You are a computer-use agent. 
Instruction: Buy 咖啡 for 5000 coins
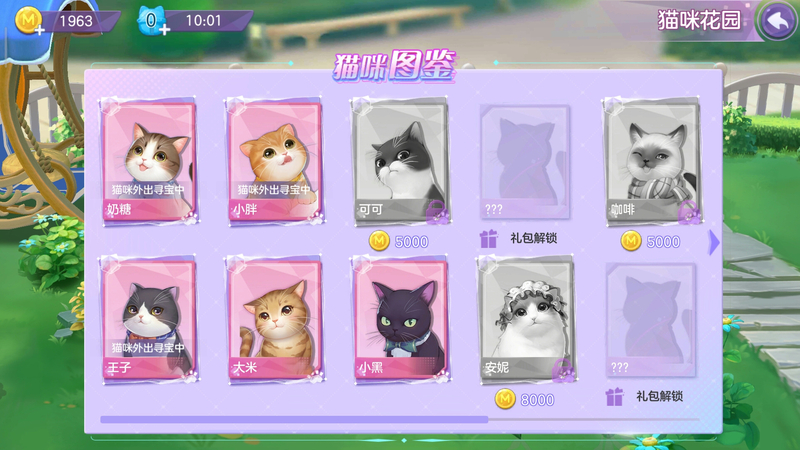coord(651,241)
